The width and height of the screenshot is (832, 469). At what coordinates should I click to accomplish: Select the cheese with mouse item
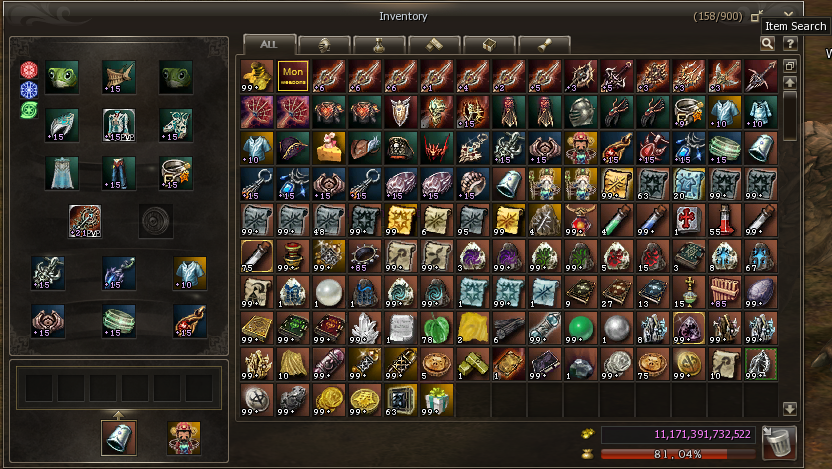click(329, 147)
